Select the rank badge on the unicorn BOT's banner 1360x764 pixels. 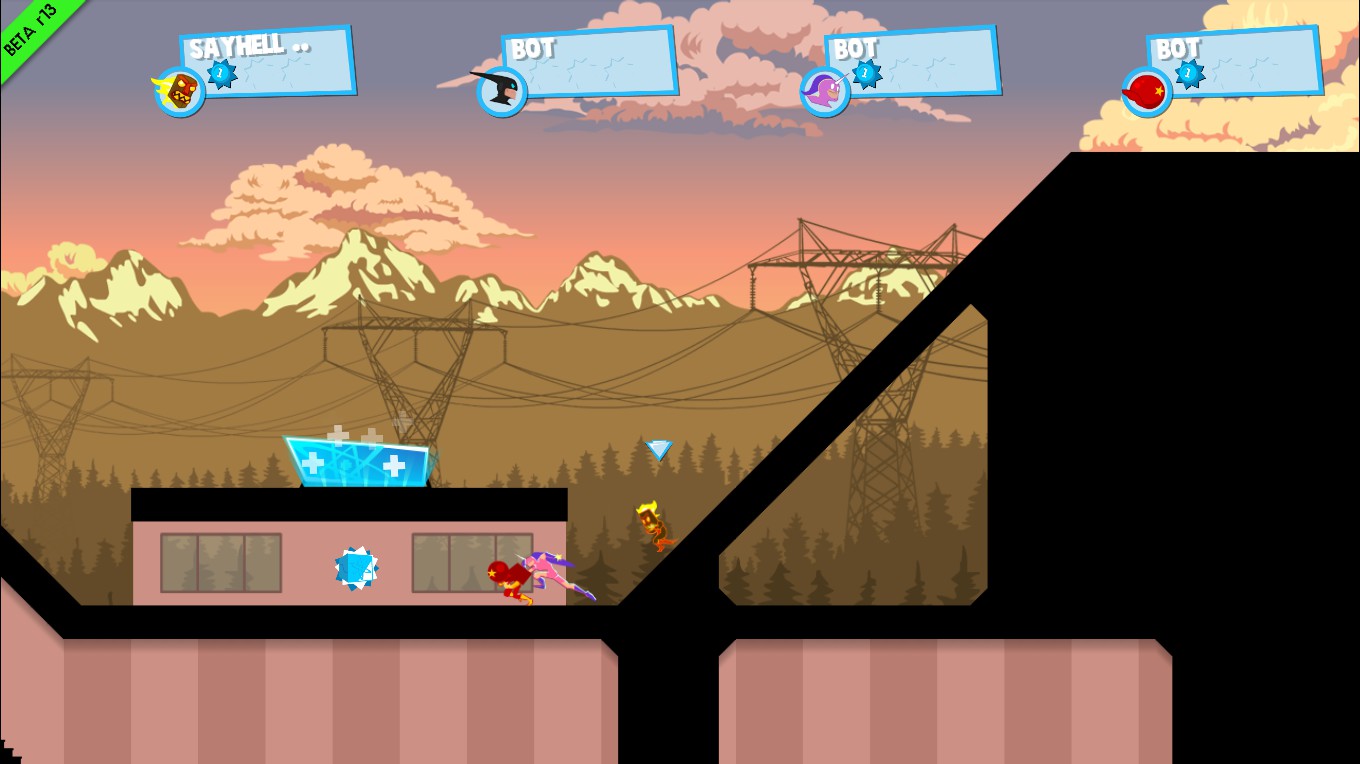(864, 74)
